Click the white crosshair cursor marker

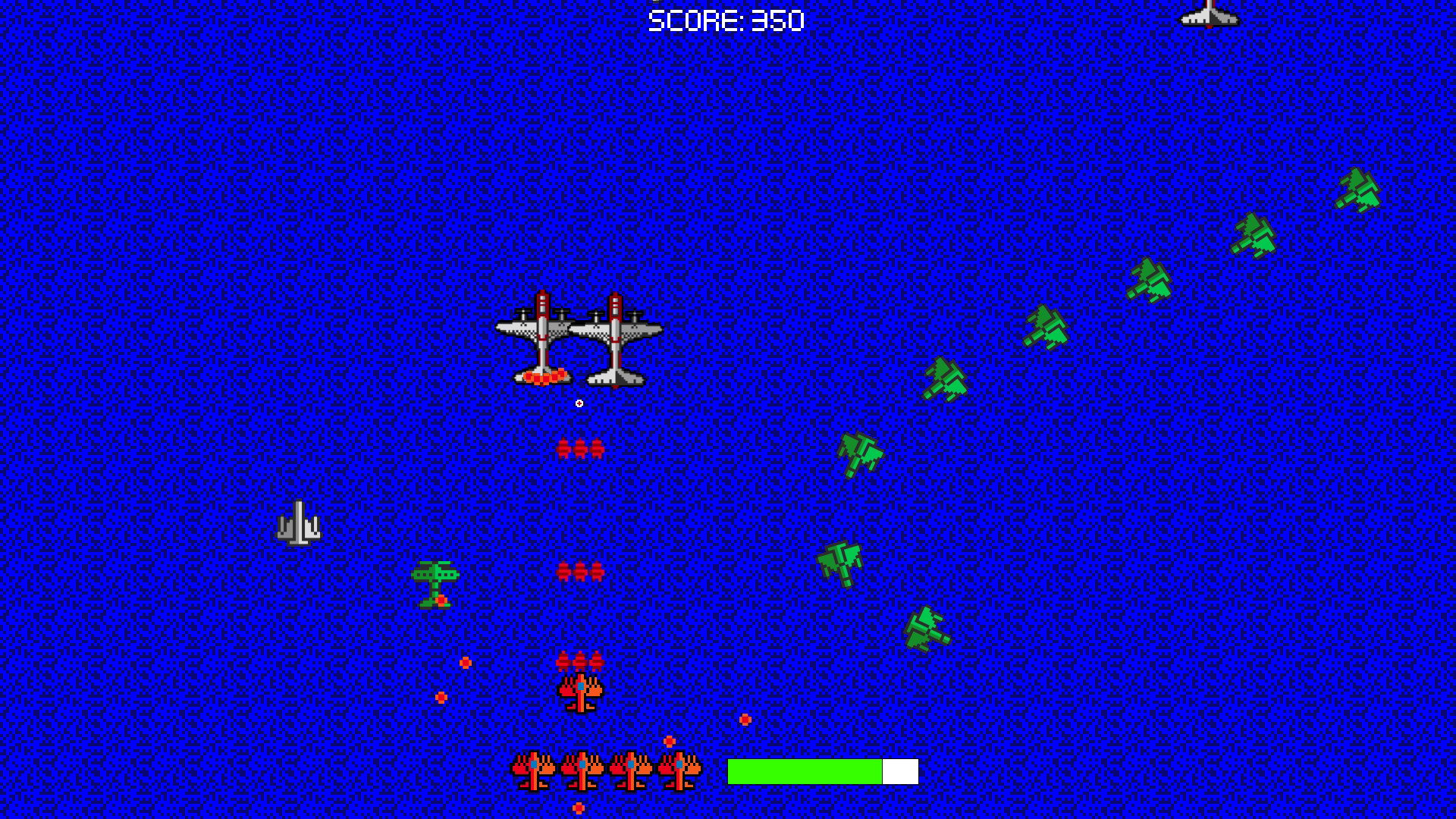tap(579, 402)
